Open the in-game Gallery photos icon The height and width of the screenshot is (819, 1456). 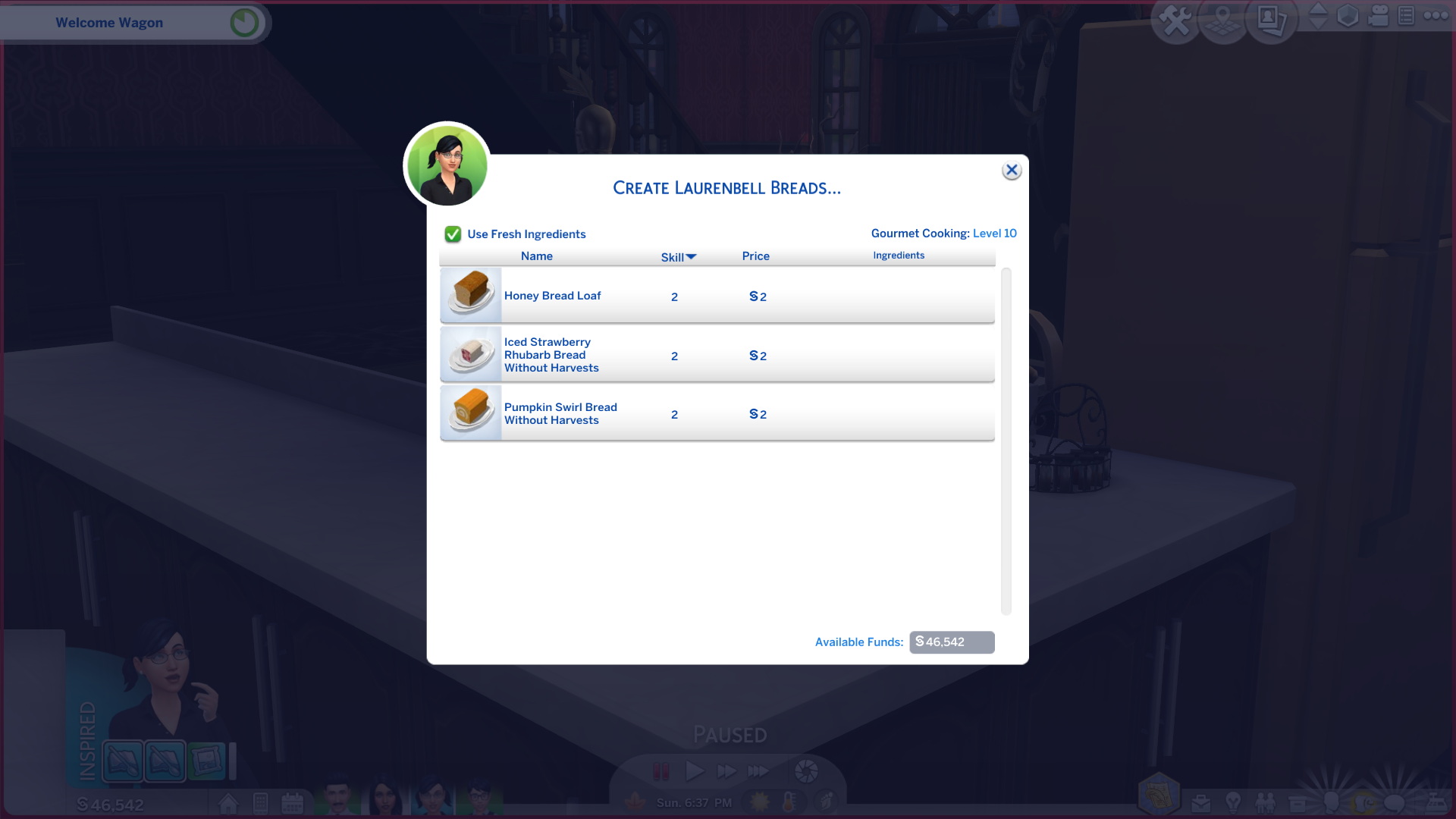click(x=1271, y=20)
